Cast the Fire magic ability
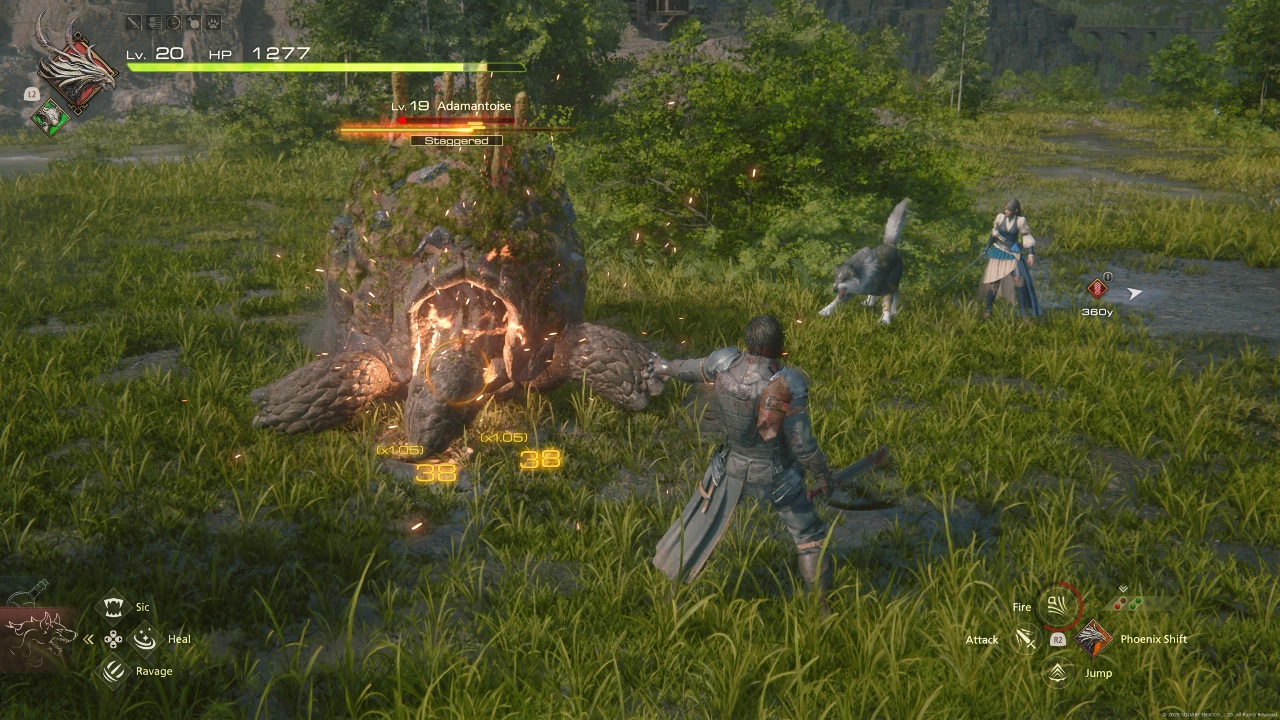This screenshot has width=1280, height=720. point(1058,606)
